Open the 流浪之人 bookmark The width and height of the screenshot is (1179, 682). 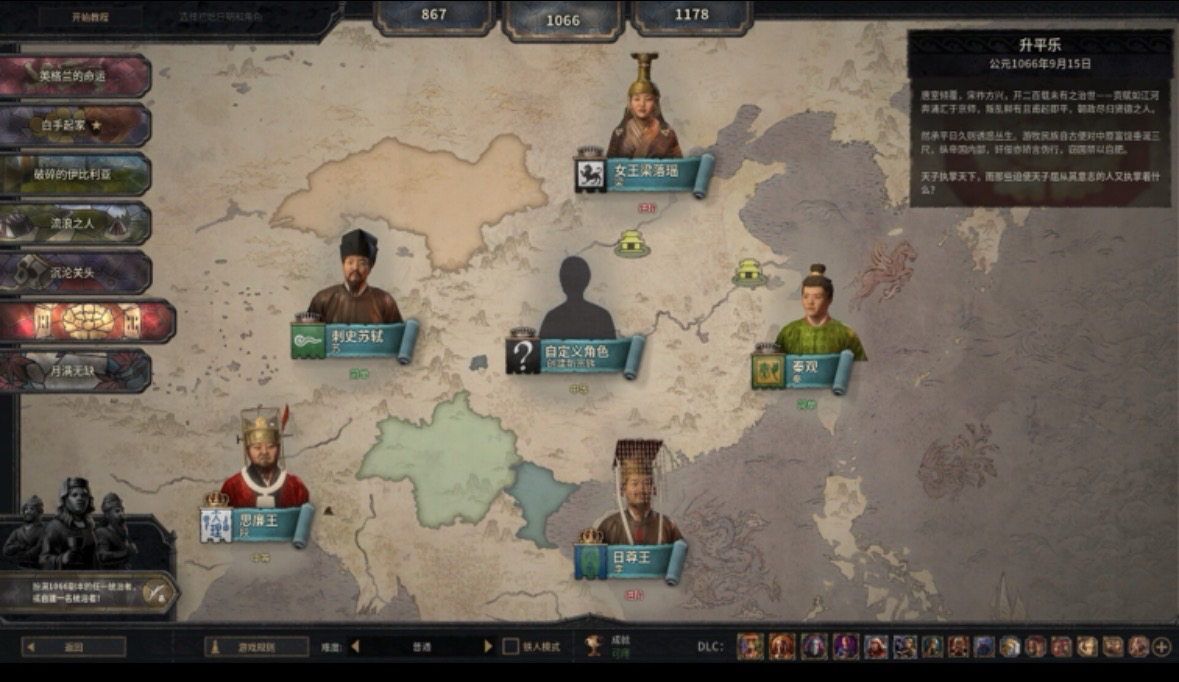[74, 223]
